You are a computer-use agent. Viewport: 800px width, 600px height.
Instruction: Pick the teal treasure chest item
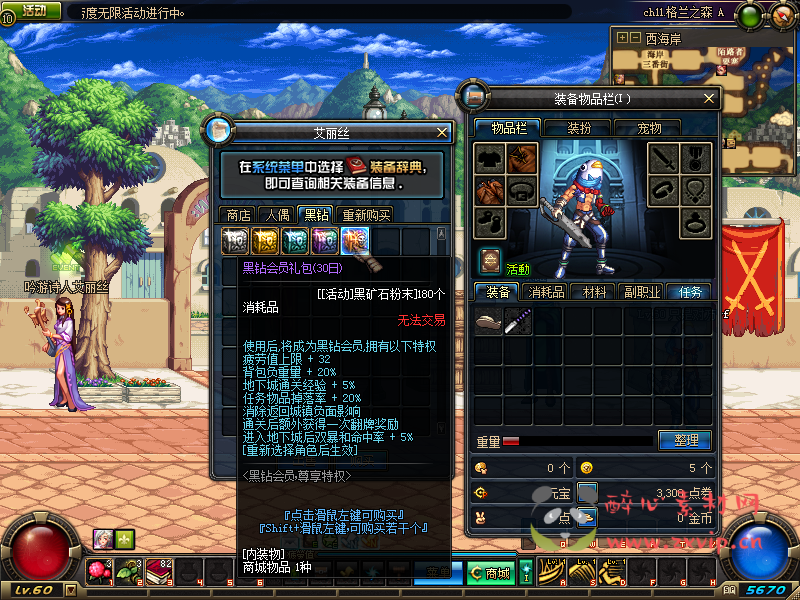[x=295, y=240]
